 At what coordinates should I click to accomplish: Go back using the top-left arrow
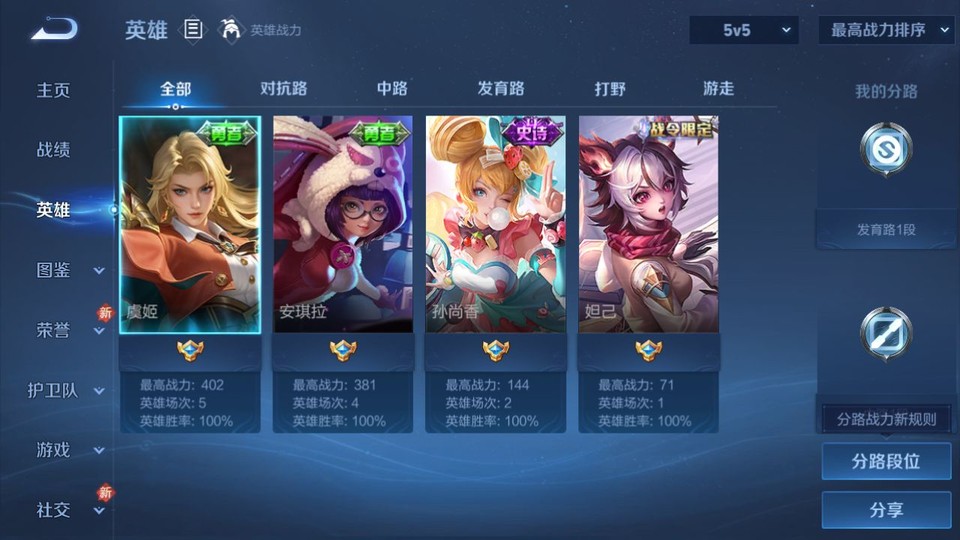click(54, 29)
